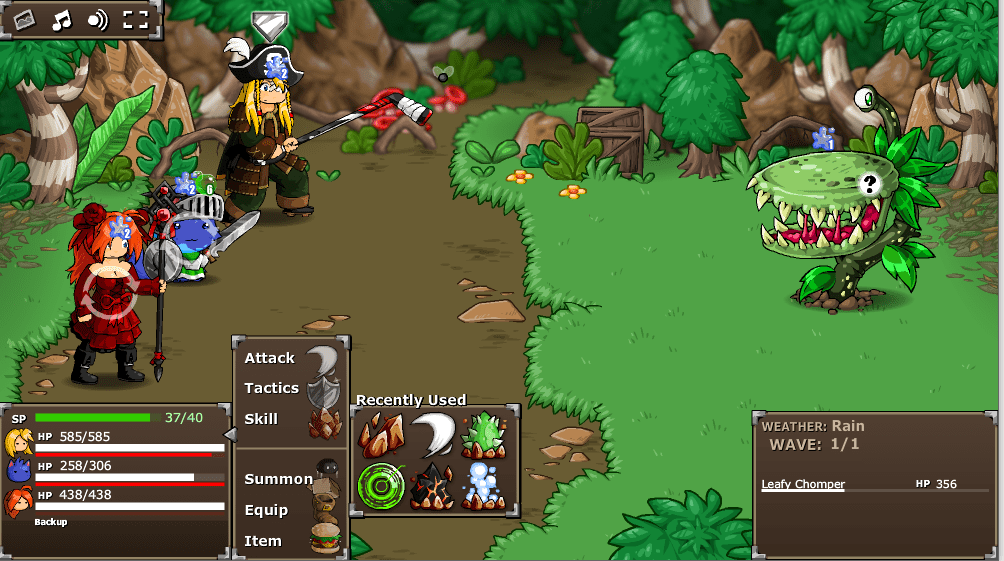
Task: Use the brown rock spikes skill
Action: coord(381,435)
